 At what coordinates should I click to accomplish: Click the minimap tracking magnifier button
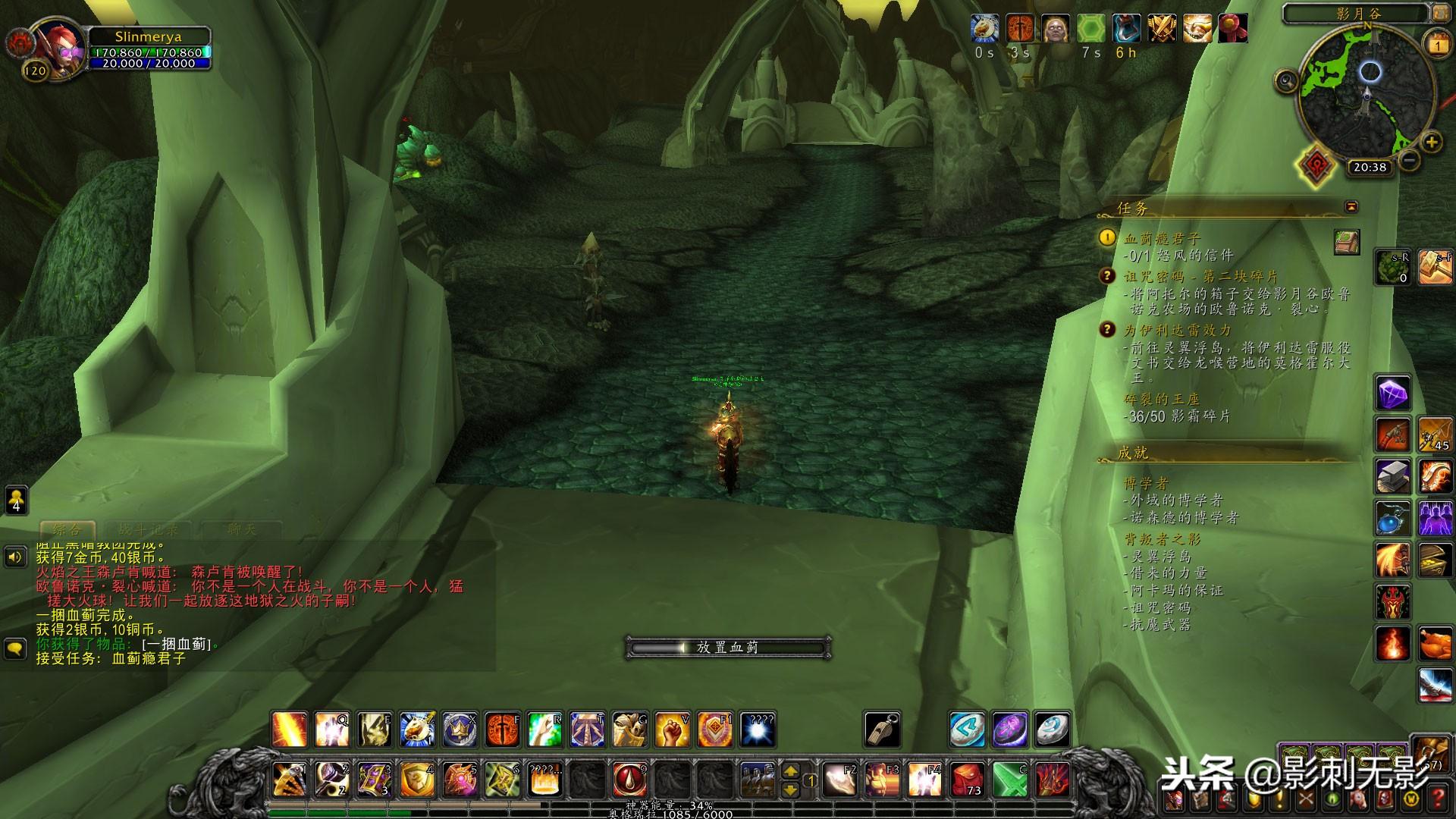(1286, 80)
